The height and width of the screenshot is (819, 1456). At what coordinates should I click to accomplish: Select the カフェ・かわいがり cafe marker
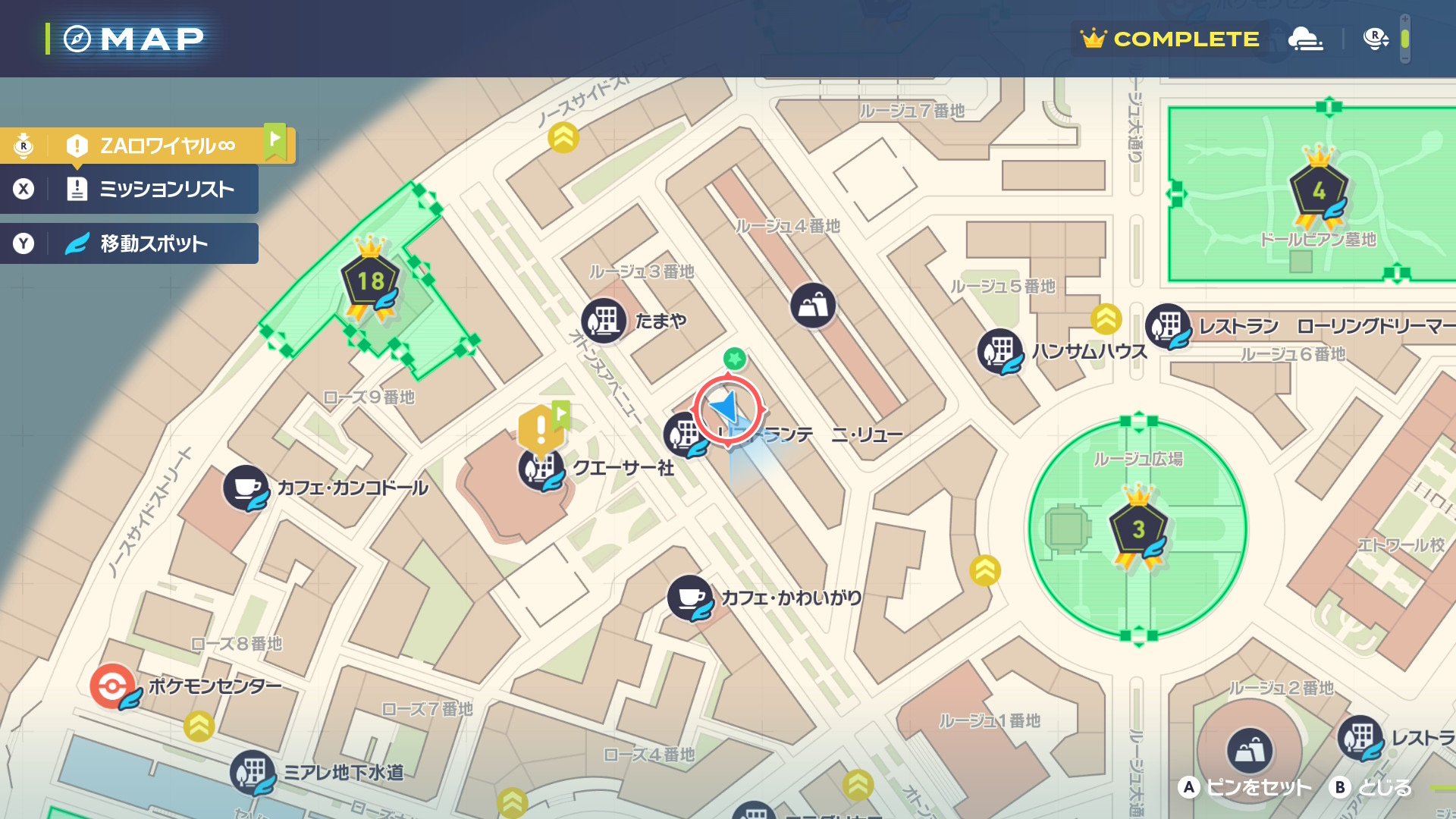coord(689,598)
